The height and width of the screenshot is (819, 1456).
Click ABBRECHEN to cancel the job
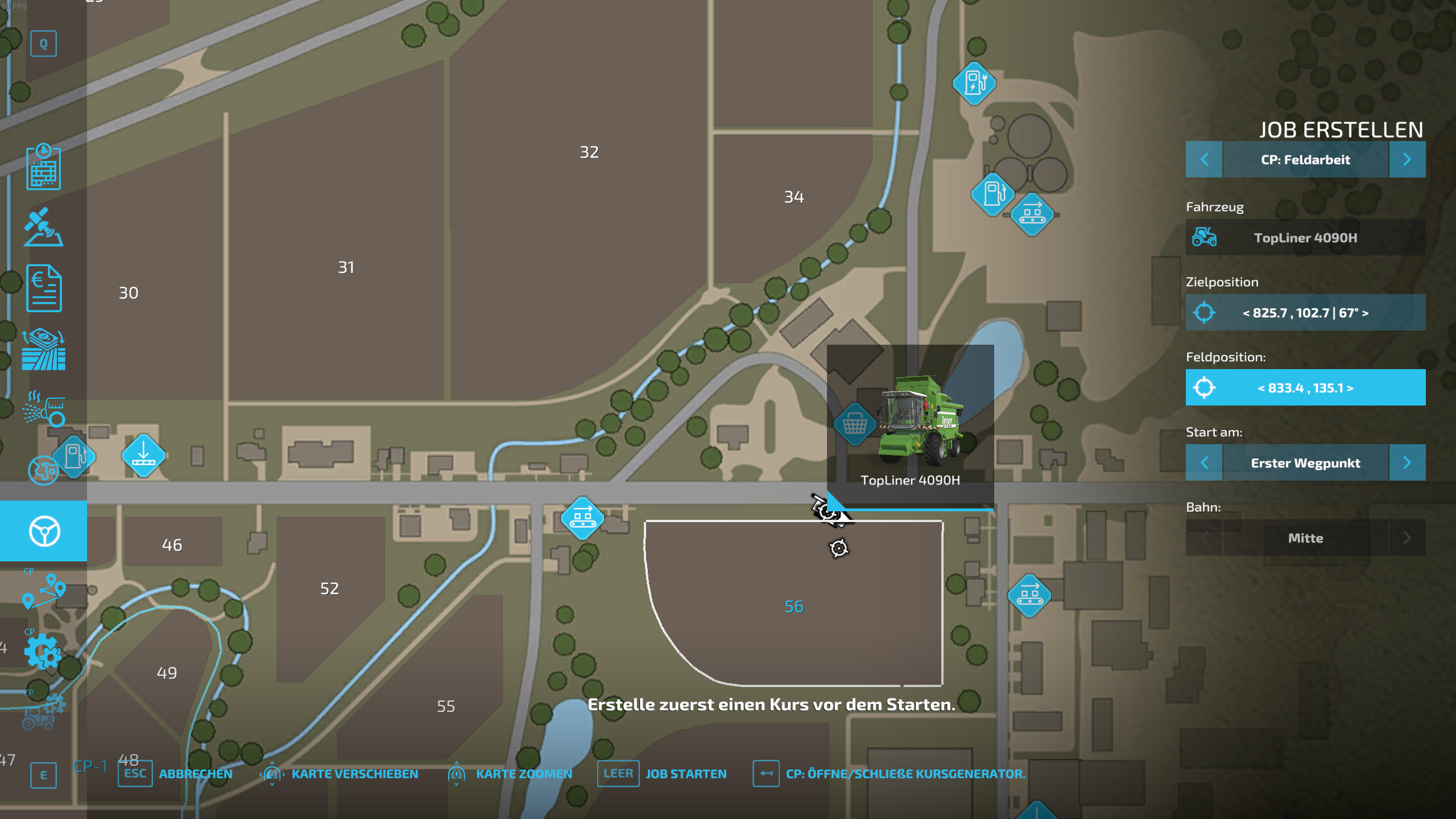pyautogui.click(x=196, y=773)
